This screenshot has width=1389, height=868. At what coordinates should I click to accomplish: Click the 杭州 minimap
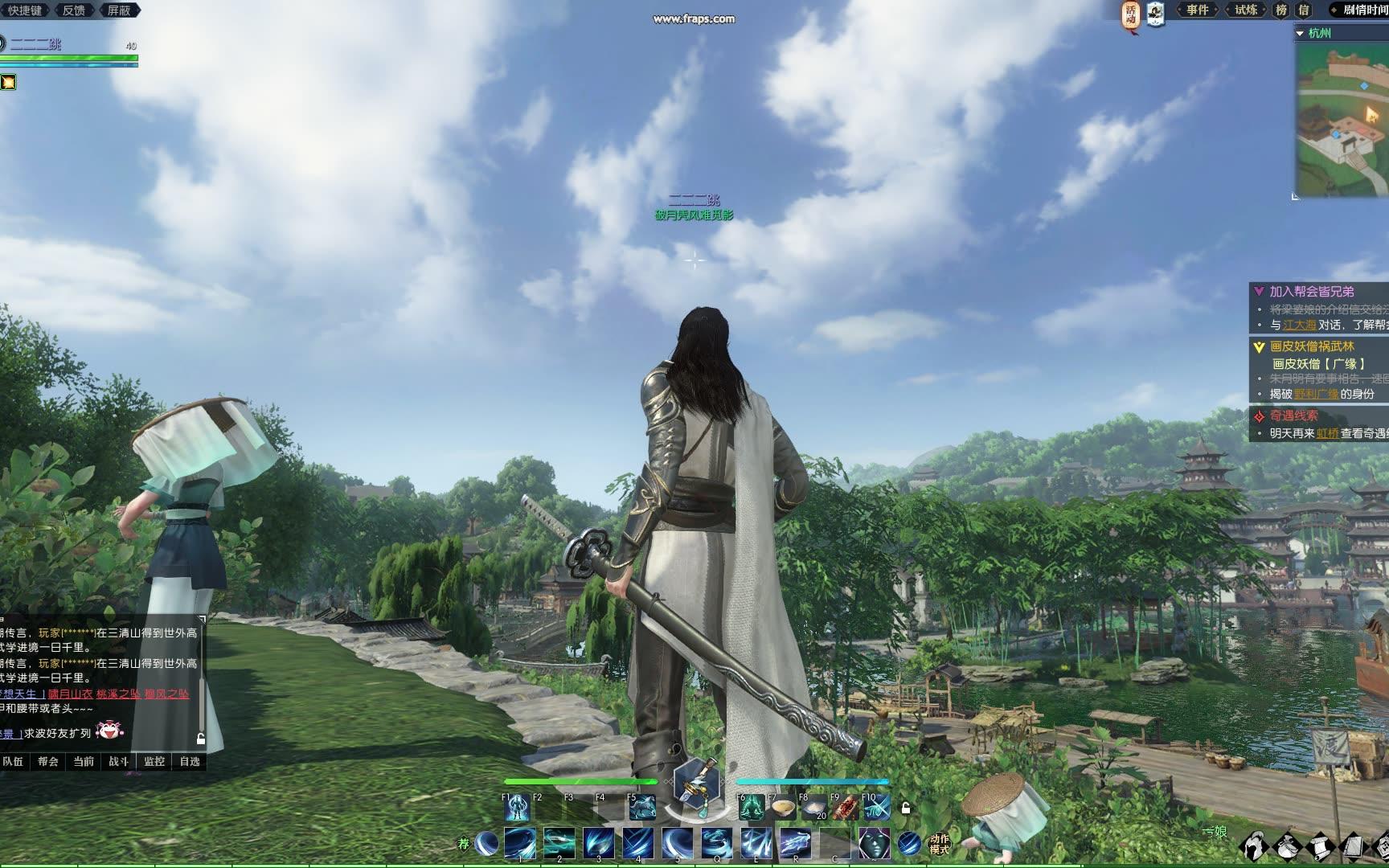coord(1342,121)
